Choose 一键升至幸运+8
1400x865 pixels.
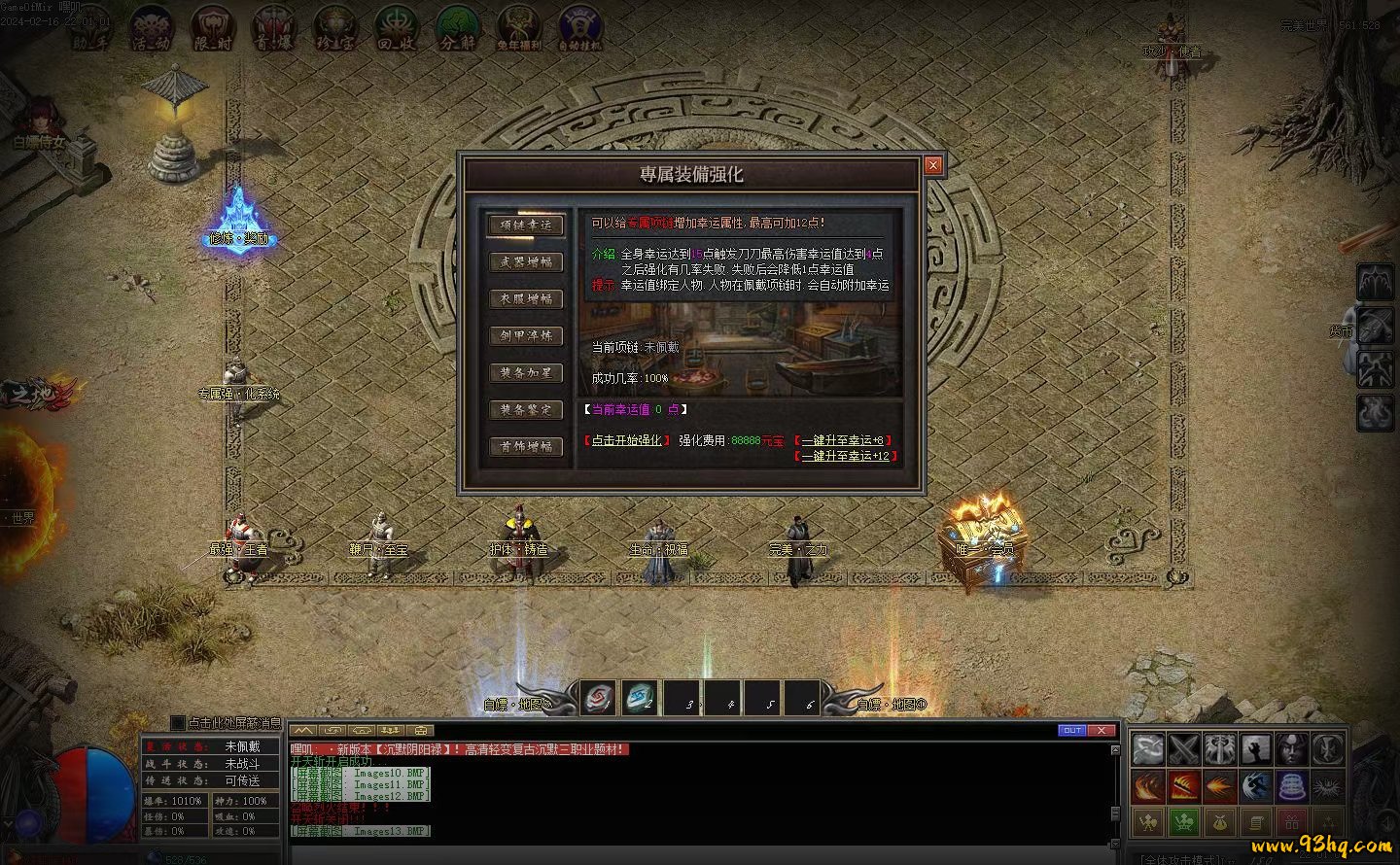click(842, 440)
